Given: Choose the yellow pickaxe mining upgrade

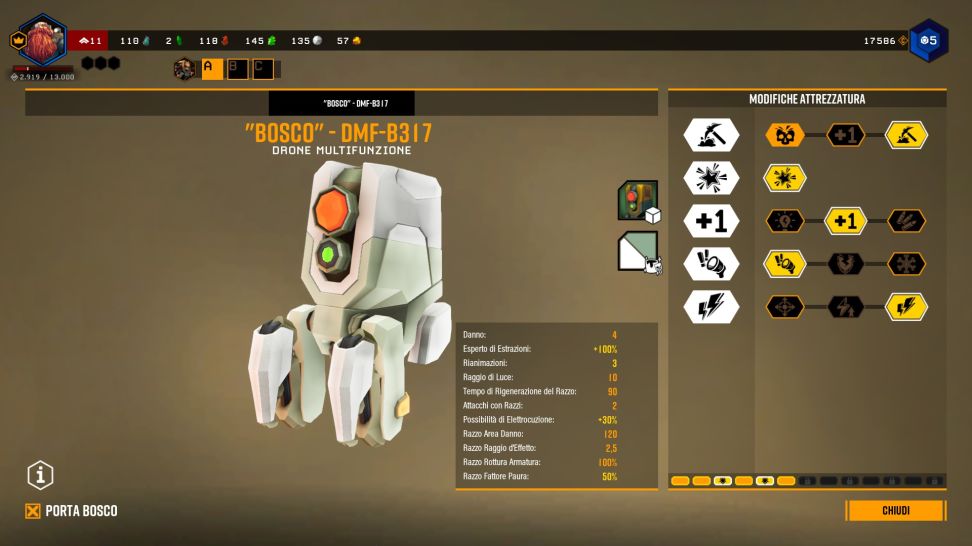Looking at the screenshot, I should tap(906, 135).
